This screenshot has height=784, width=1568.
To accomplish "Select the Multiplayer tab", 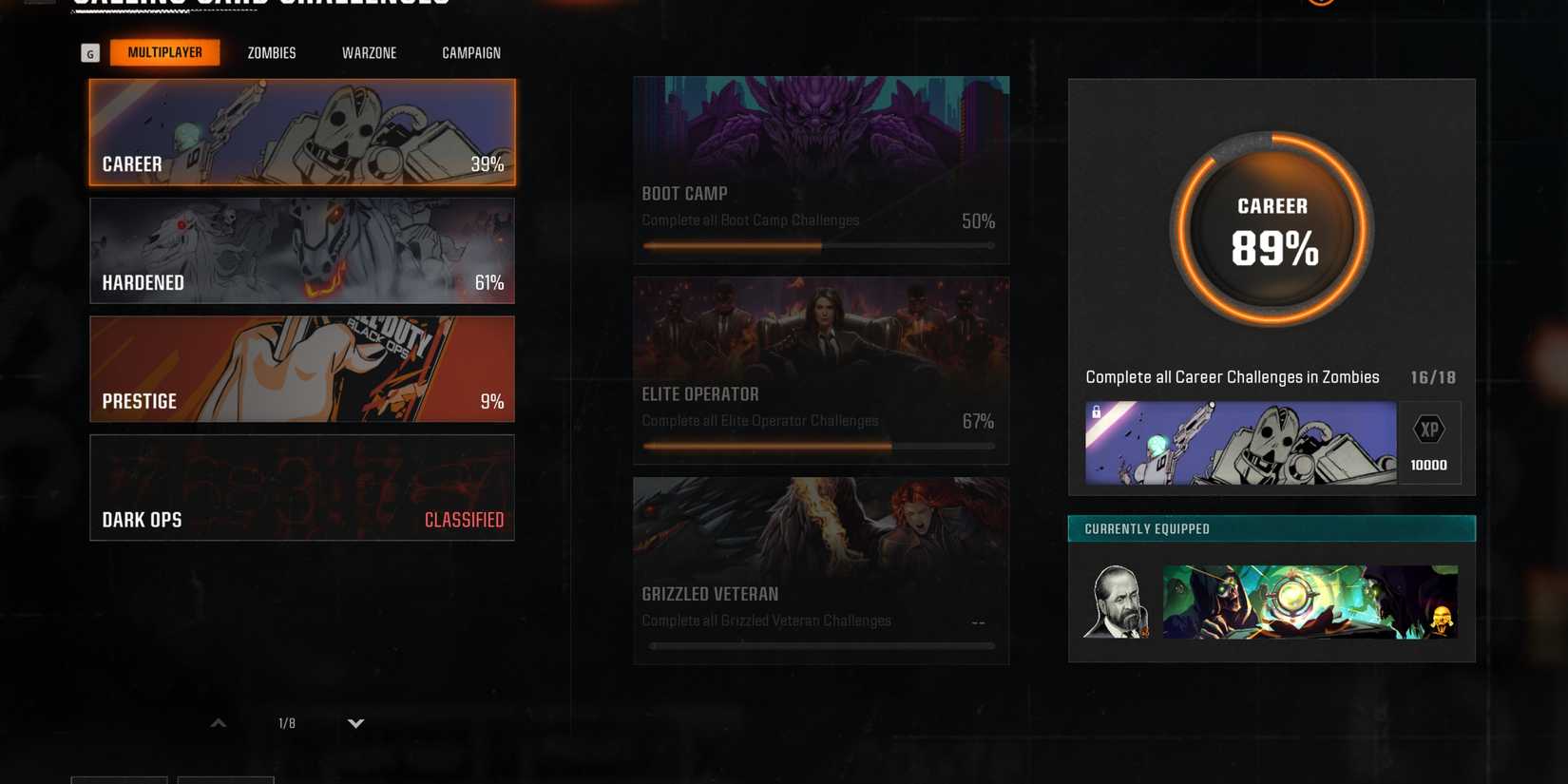I will (165, 52).
